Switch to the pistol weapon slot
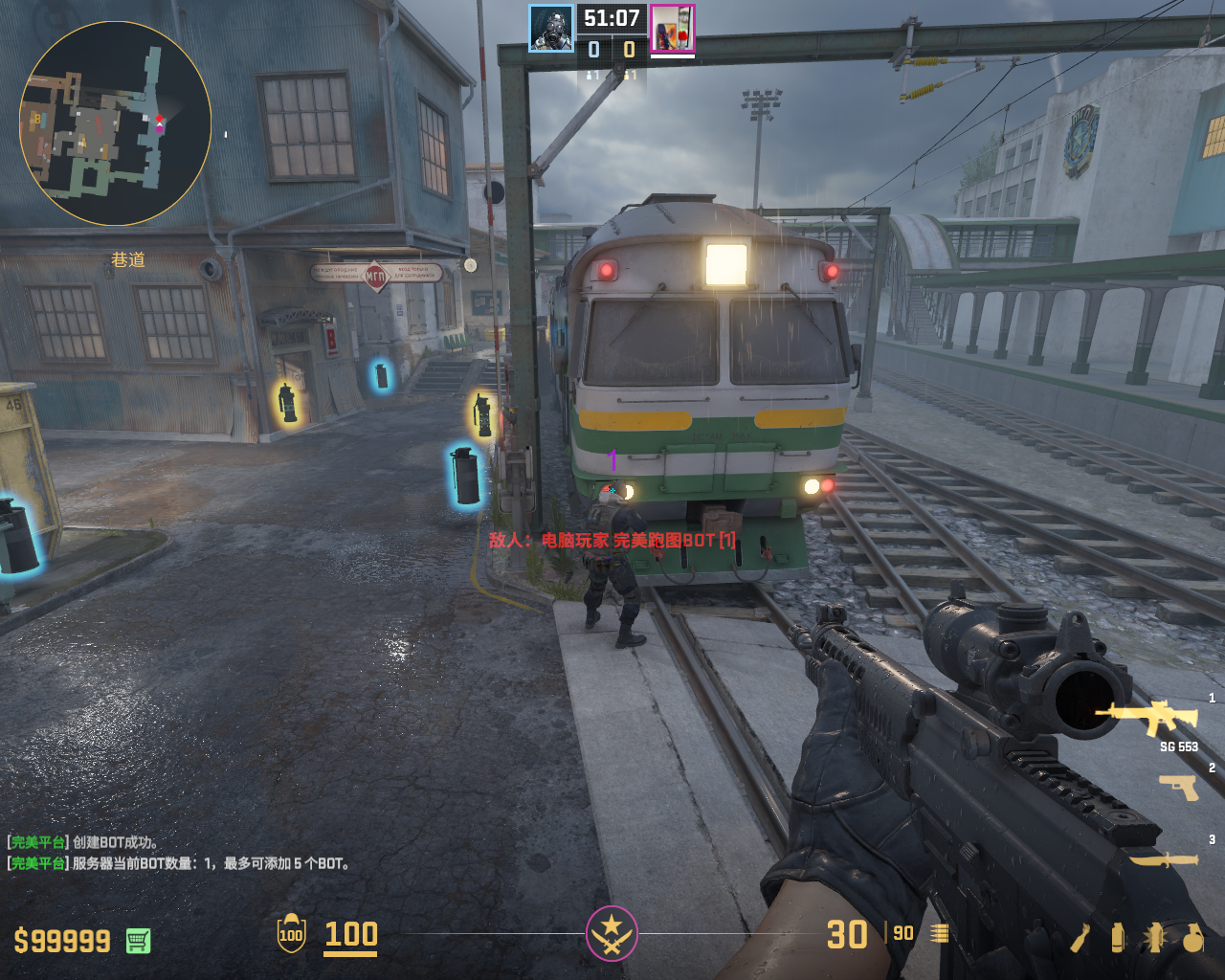 tap(1178, 787)
